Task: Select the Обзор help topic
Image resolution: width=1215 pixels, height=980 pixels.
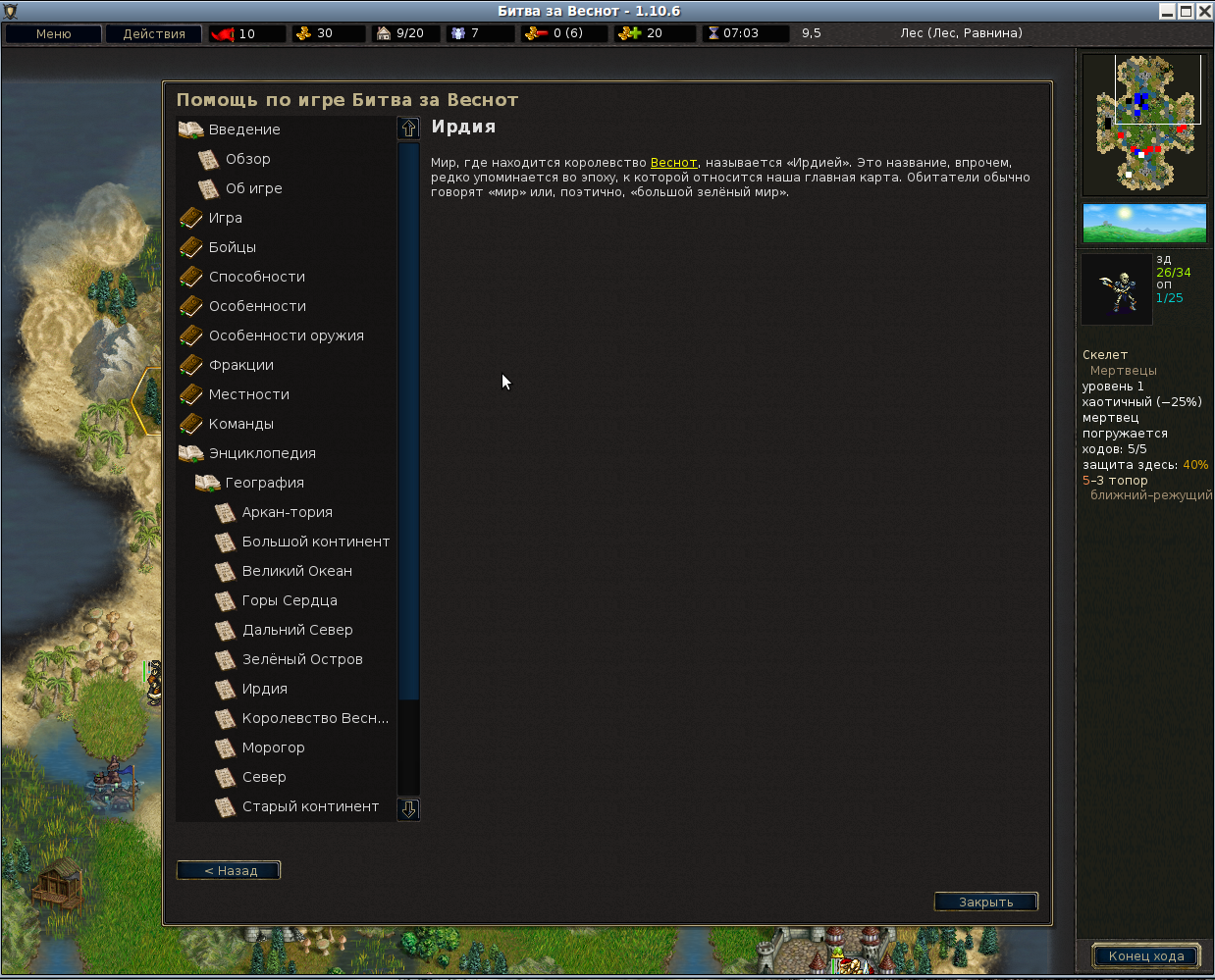Action: point(247,159)
